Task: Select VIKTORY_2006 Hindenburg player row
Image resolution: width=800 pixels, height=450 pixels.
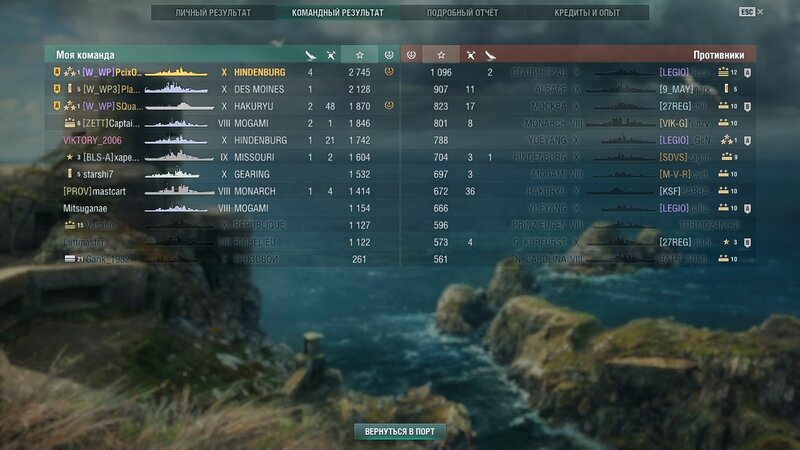Action: [x=220, y=140]
